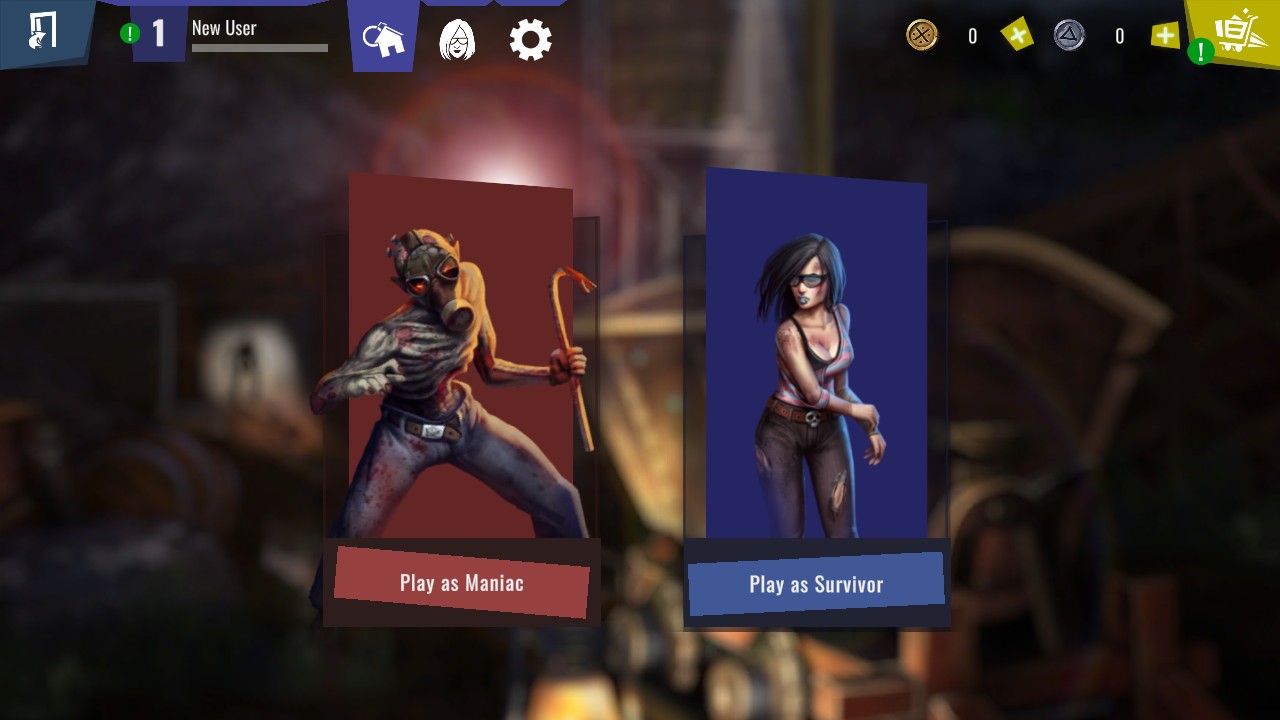Click the Play as Maniac button

(461, 582)
